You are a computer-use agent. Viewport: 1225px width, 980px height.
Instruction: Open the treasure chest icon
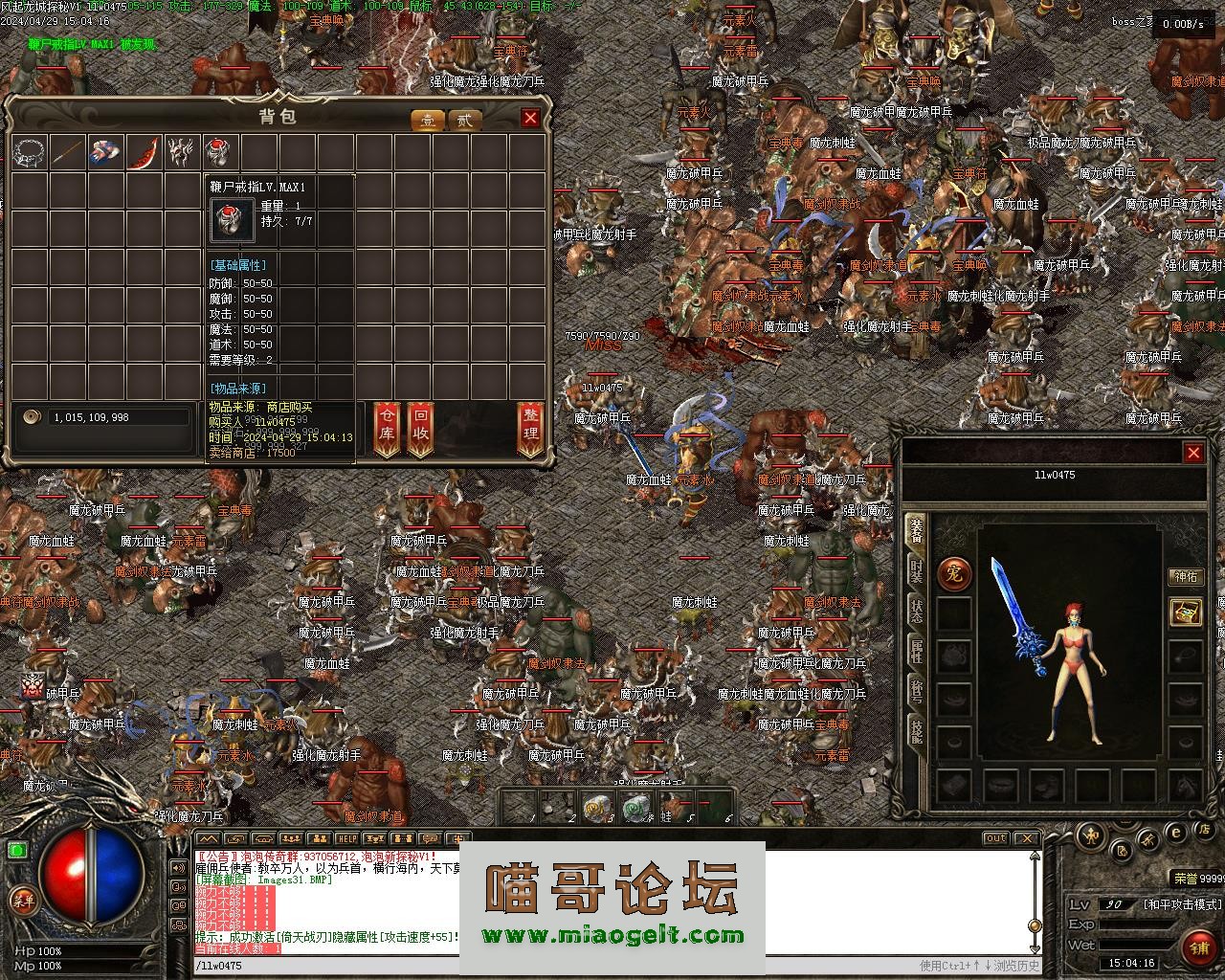point(1186,612)
